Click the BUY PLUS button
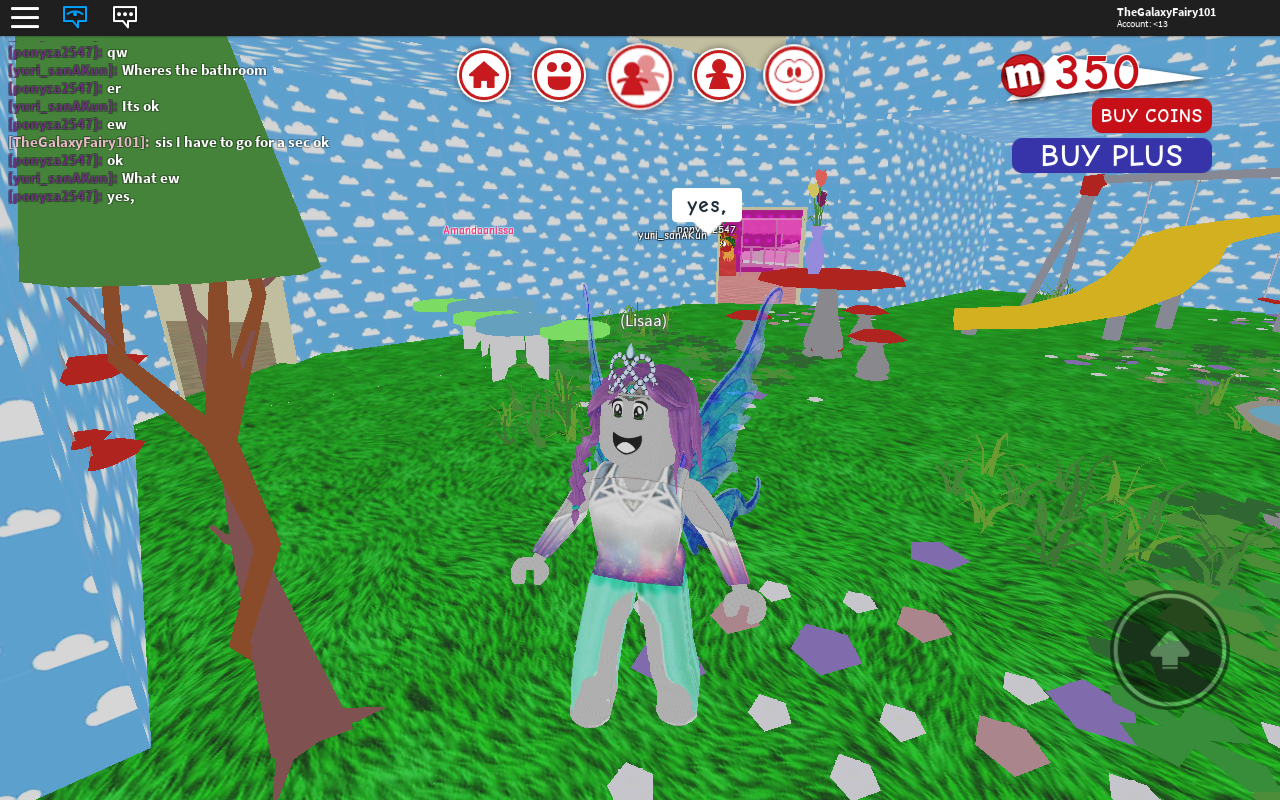 click(1111, 154)
